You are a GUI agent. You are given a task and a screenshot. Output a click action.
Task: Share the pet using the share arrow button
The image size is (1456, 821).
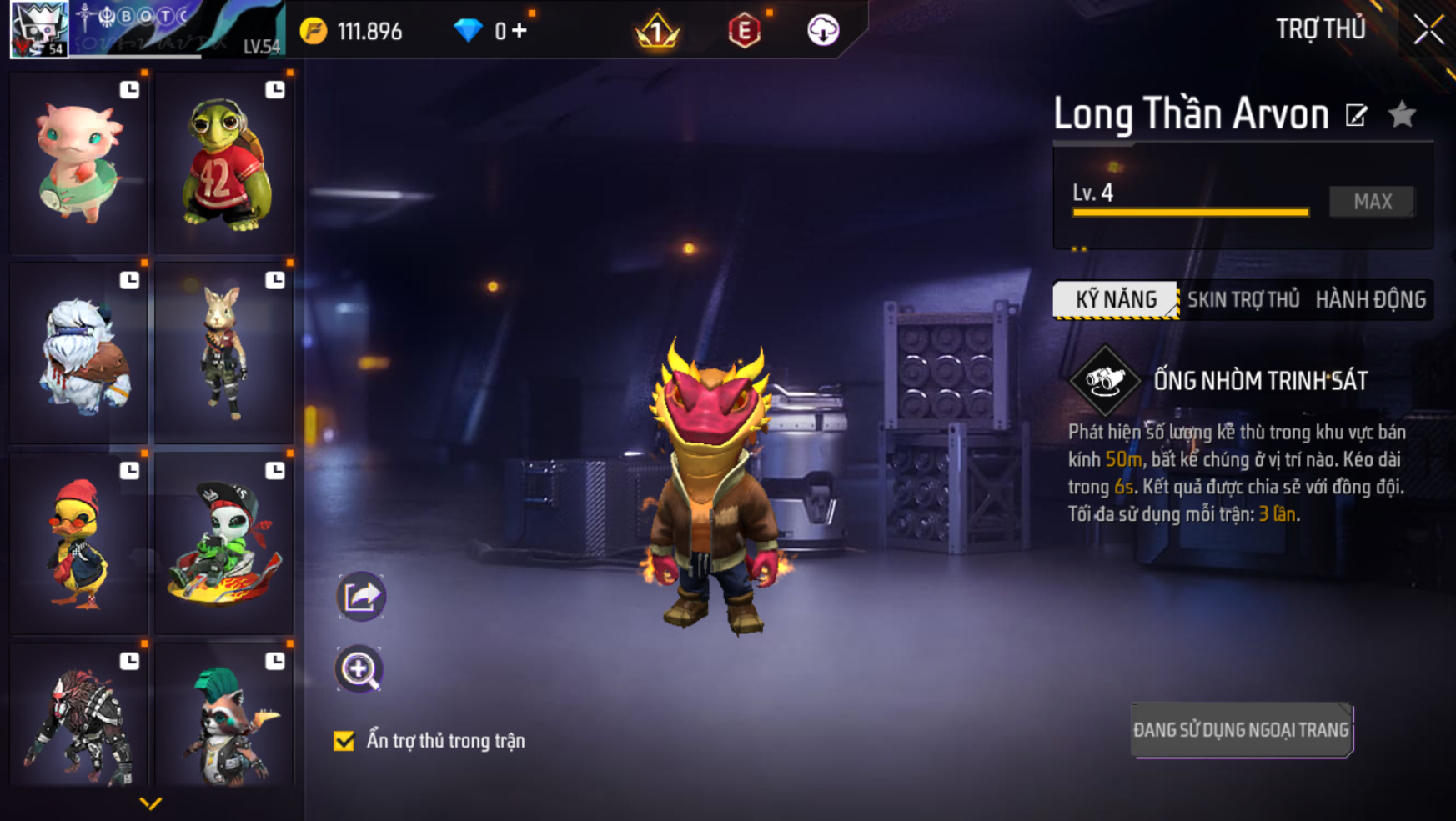point(360,596)
